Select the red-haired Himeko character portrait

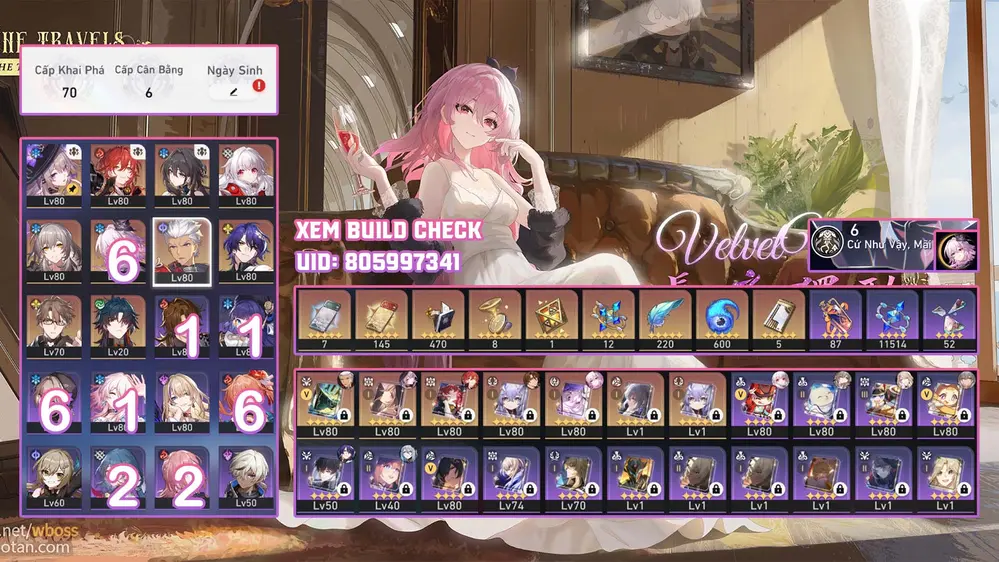point(117,171)
